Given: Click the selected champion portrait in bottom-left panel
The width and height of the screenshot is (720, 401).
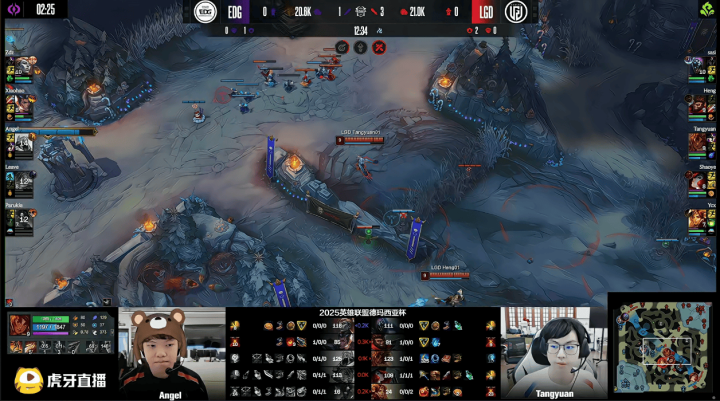Looking at the screenshot, I should [21, 325].
